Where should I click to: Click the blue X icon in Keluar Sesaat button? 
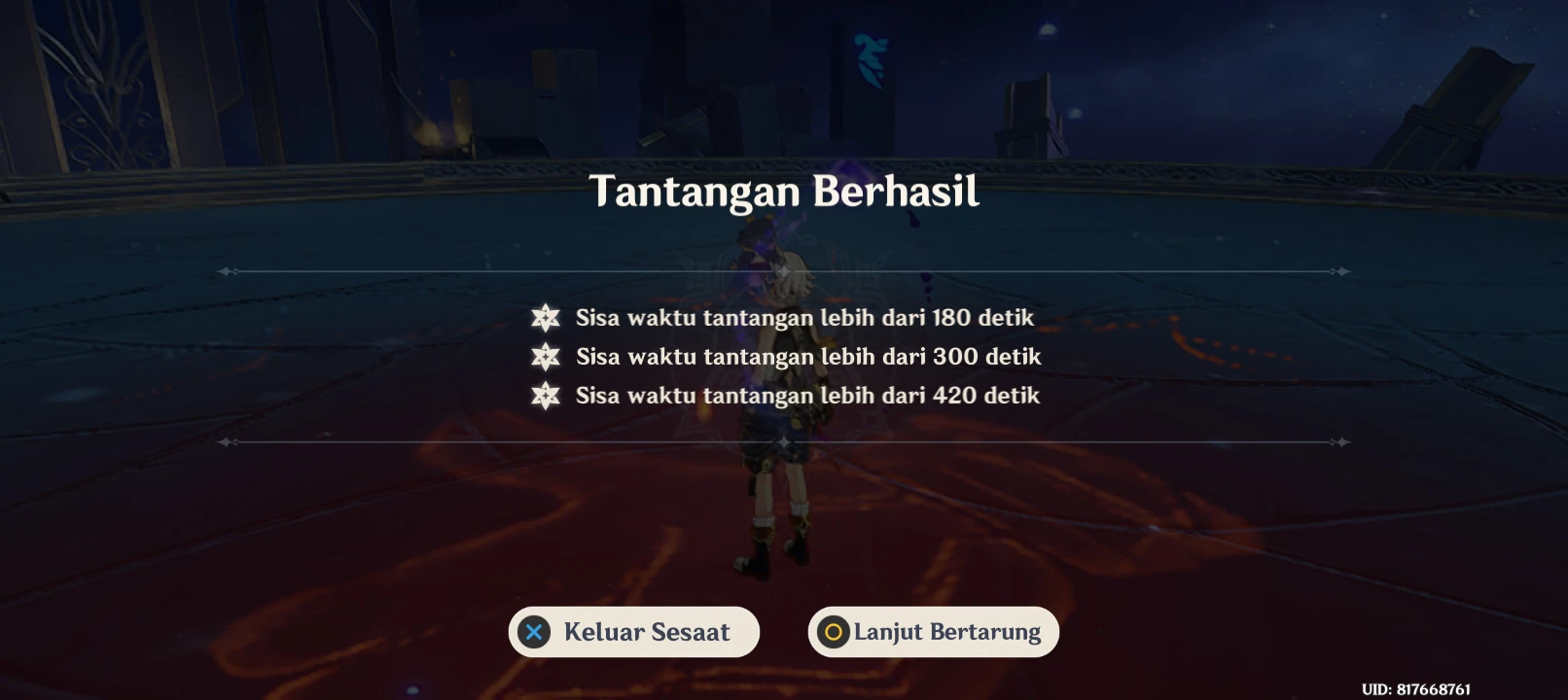(535, 631)
